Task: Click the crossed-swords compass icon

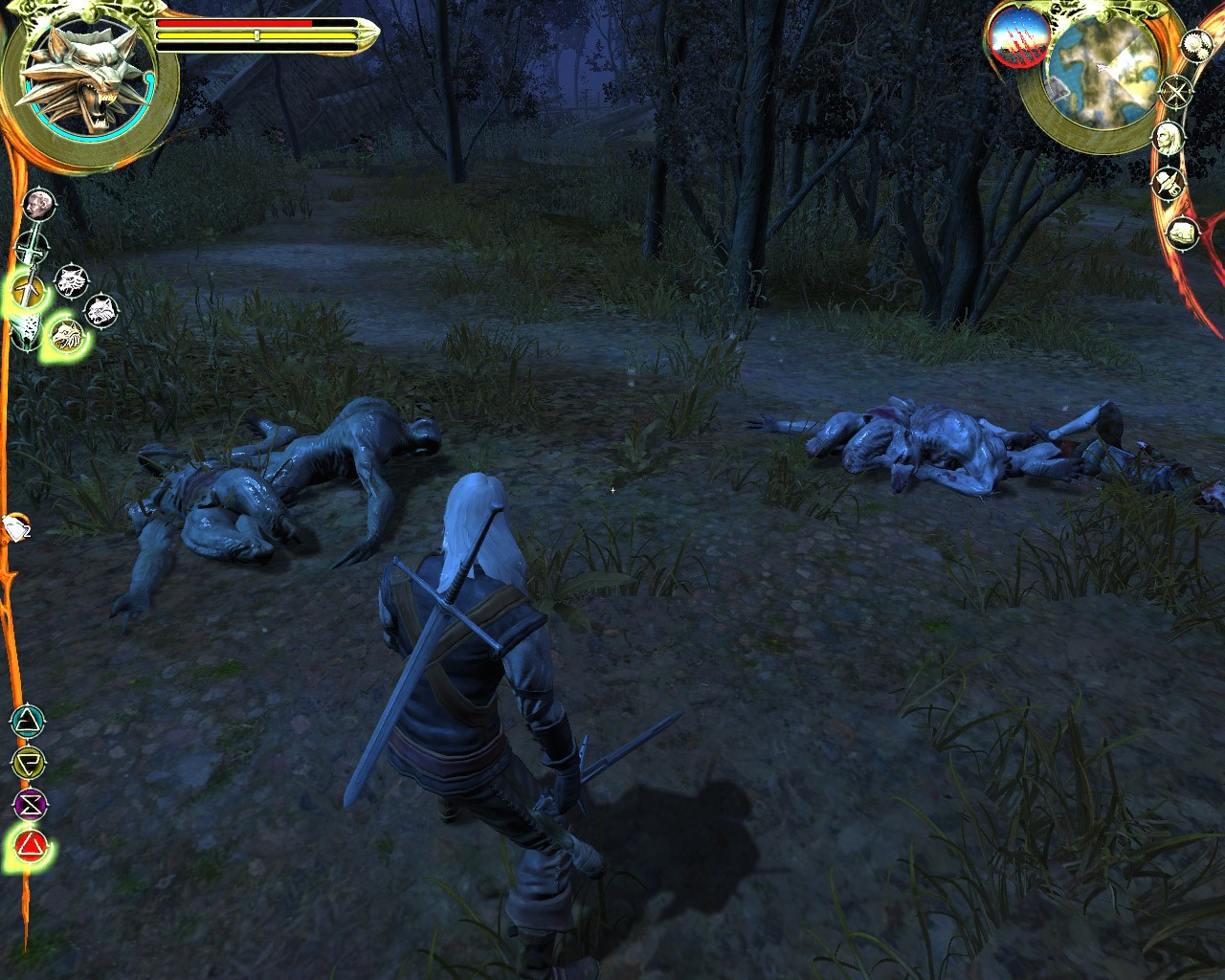Action: tap(1173, 92)
